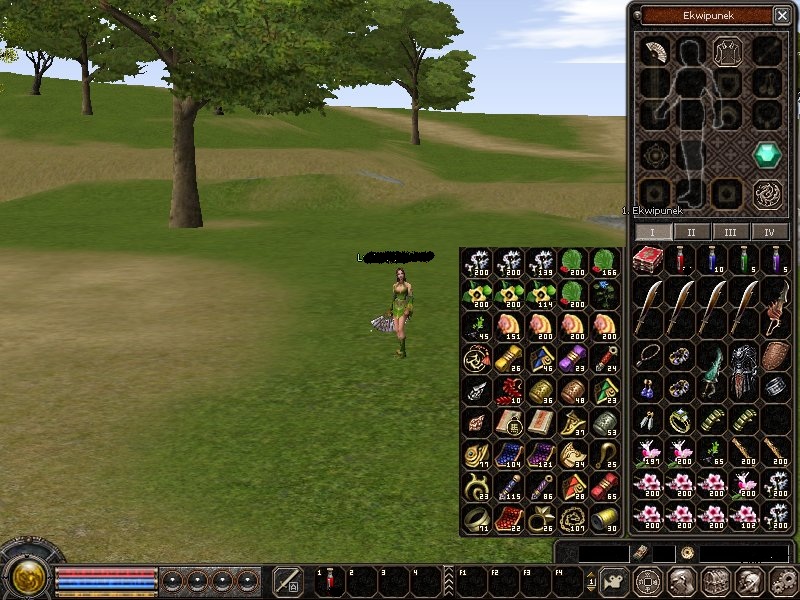This screenshot has height=600, width=800.
Task: Select inventory page I tab
Action: [653, 232]
